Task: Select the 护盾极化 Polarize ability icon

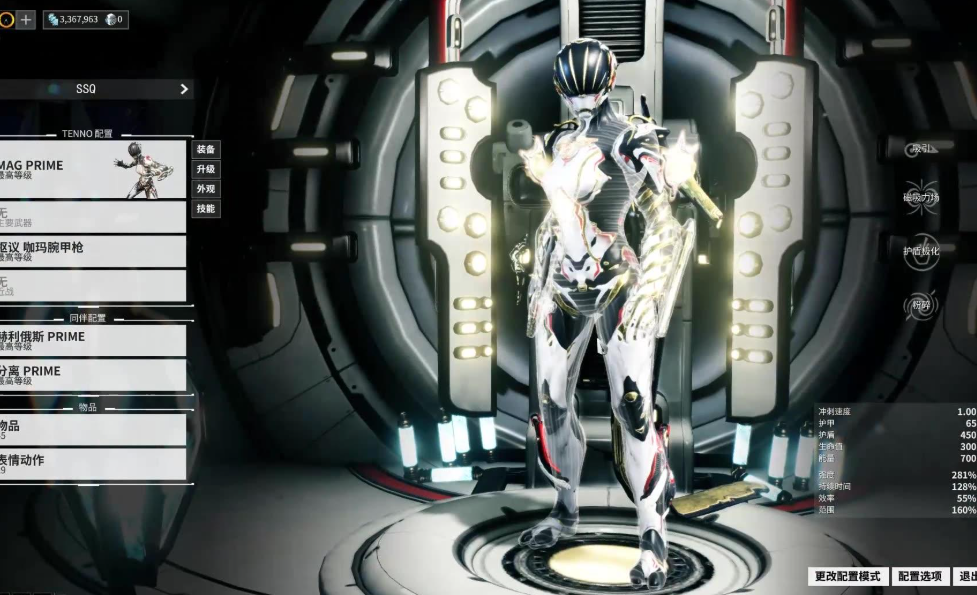Action: pos(920,252)
